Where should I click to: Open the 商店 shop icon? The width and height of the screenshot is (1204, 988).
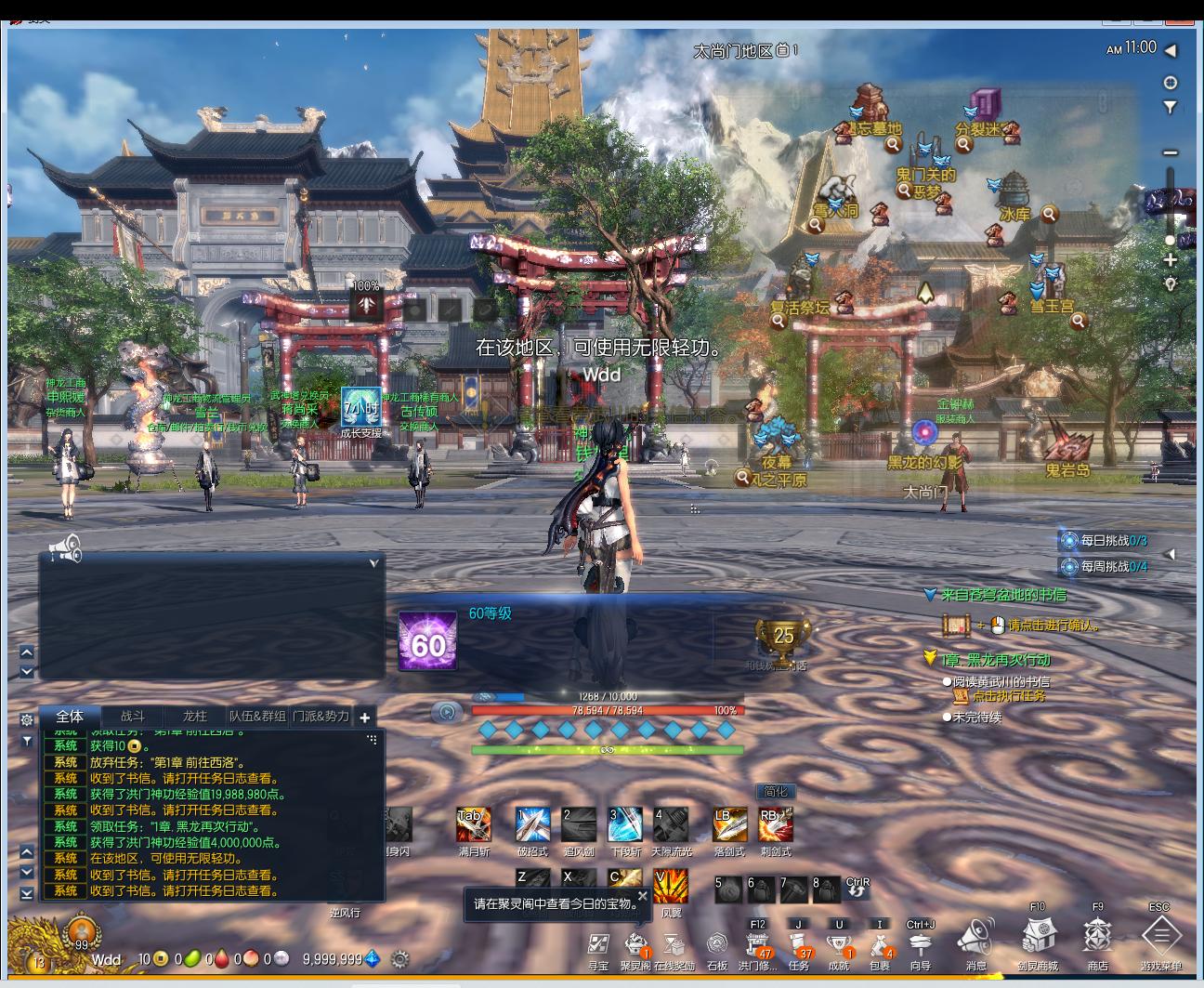tap(1097, 935)
